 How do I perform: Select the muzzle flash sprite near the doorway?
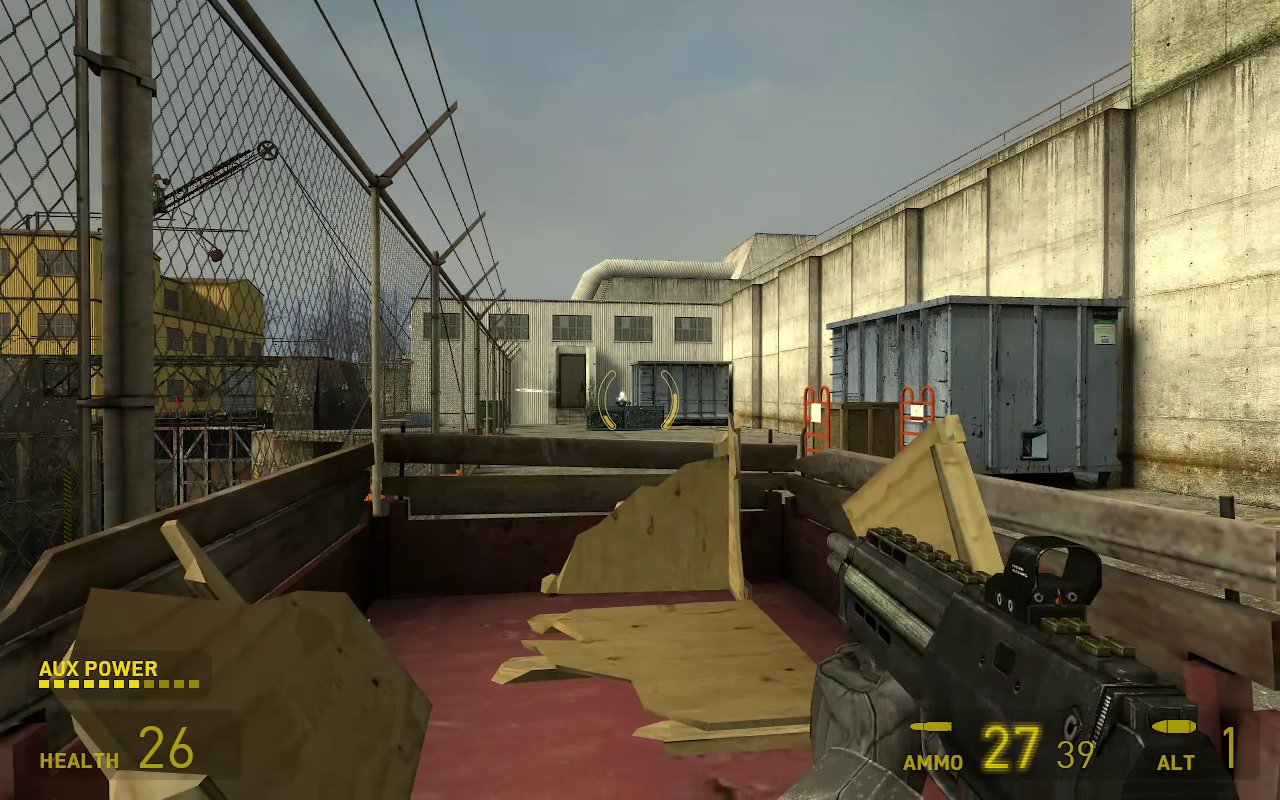click(x=622, y=396)
